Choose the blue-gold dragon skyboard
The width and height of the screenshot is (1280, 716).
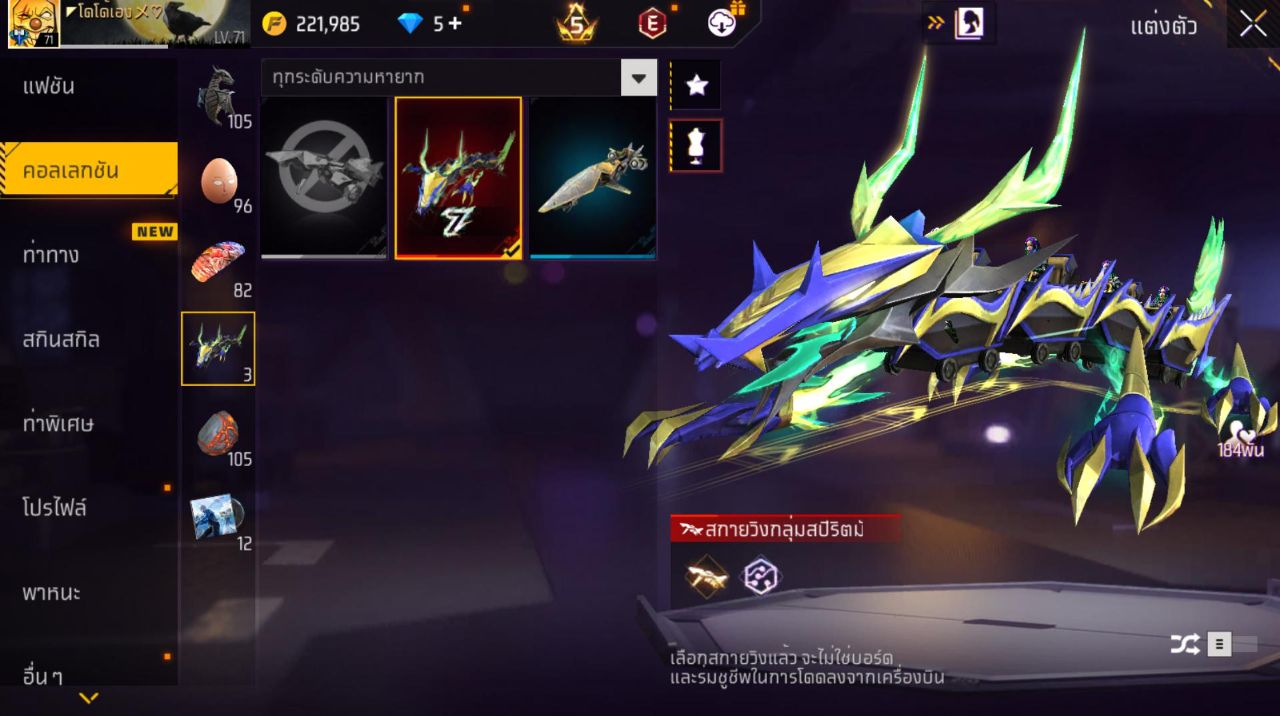[x=458, y=178]
